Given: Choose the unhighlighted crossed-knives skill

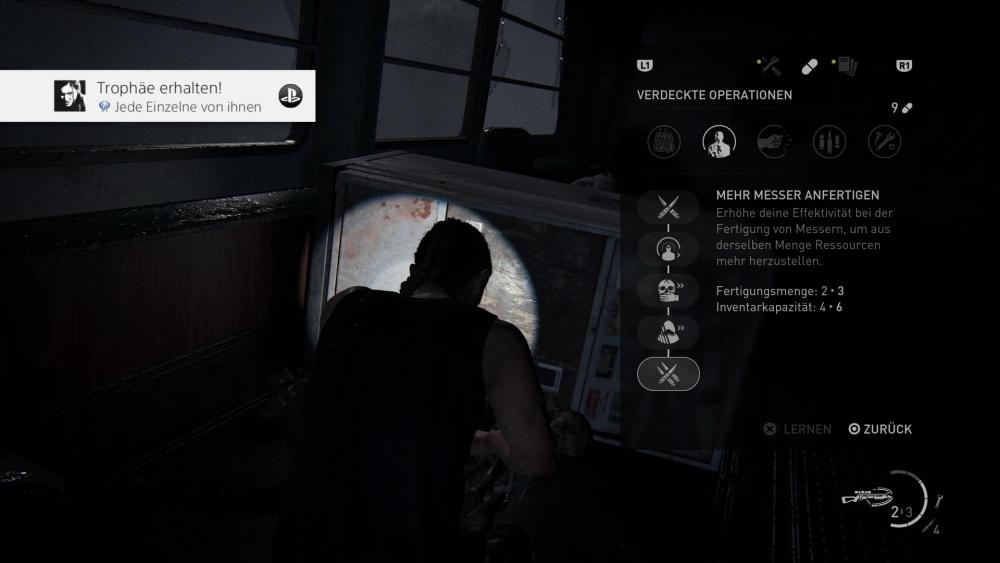Looking at the screenshot, I should pos(668,207).
